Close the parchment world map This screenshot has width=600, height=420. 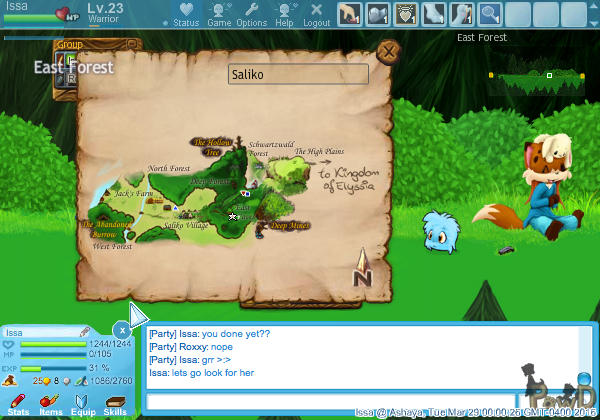tap(389, 51)
